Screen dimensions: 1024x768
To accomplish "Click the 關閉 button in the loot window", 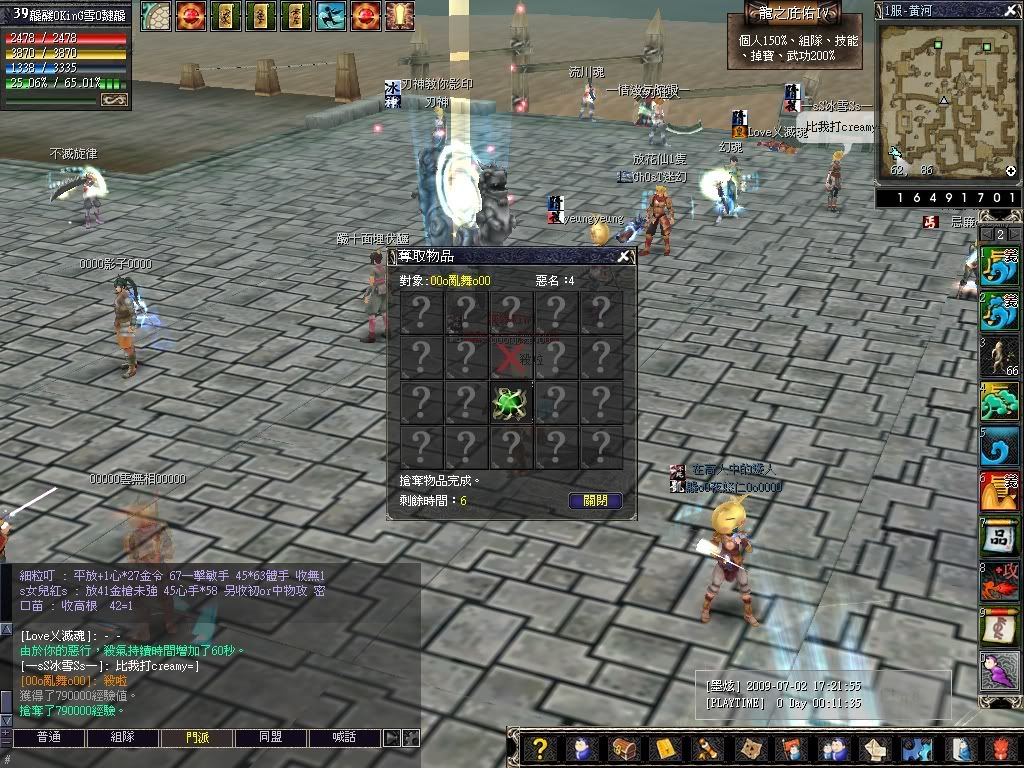I will pos(595,500).
